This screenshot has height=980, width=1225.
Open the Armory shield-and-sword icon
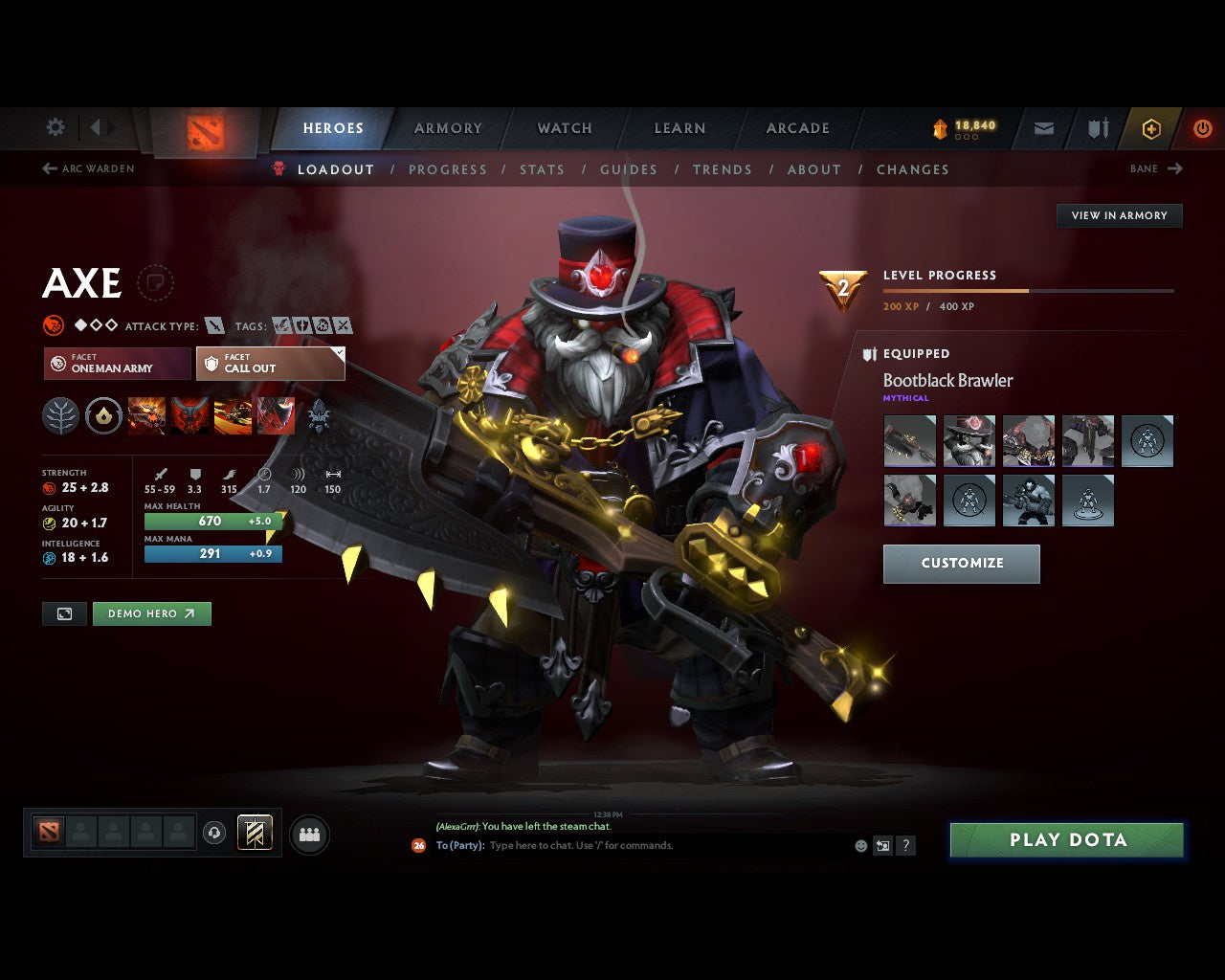pyautogui.click(x=1097, y=128)
